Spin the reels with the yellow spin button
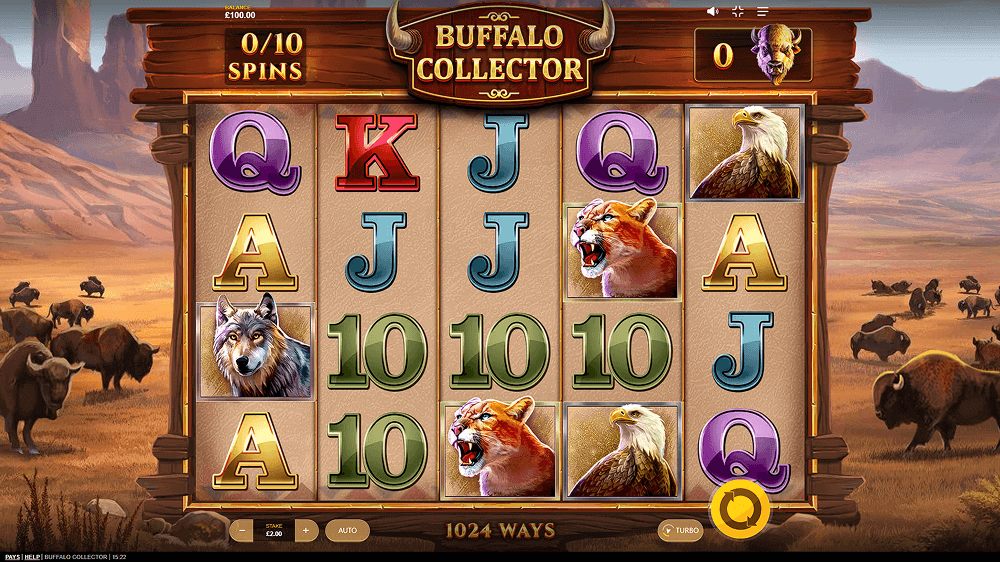The width and height of the screenshot is (1000, 562). pos(739,509)
